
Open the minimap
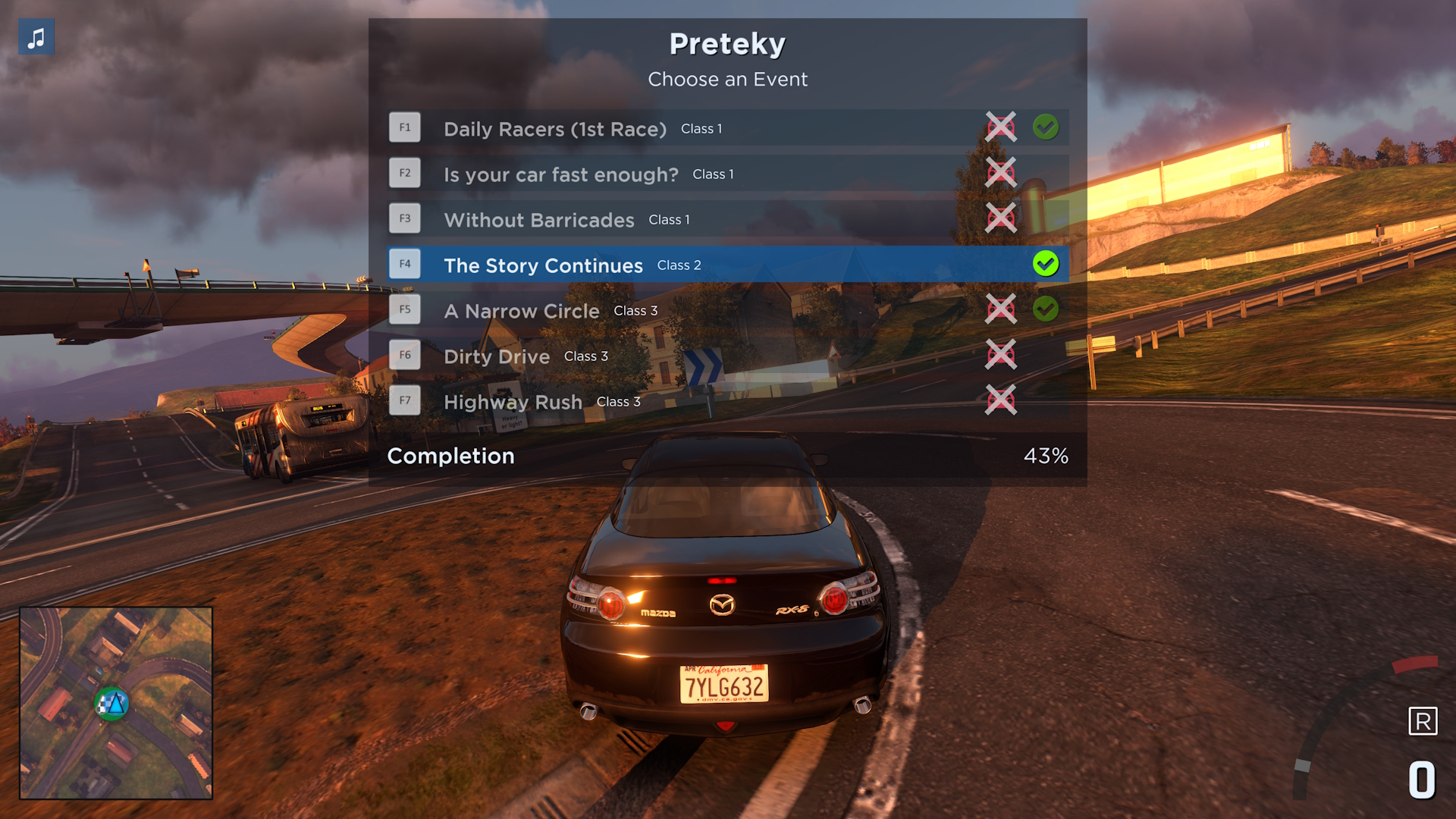[x=116, y=703]
